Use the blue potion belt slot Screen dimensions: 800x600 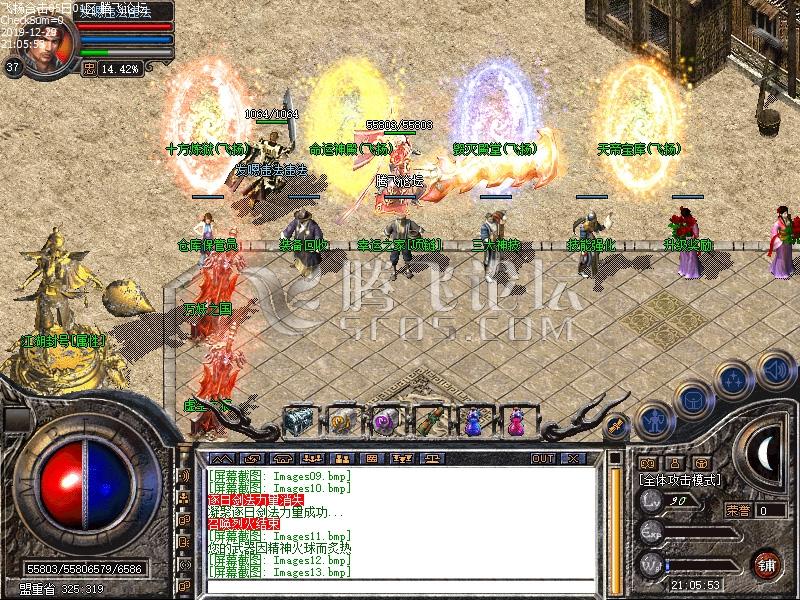(x=473, y=421)
